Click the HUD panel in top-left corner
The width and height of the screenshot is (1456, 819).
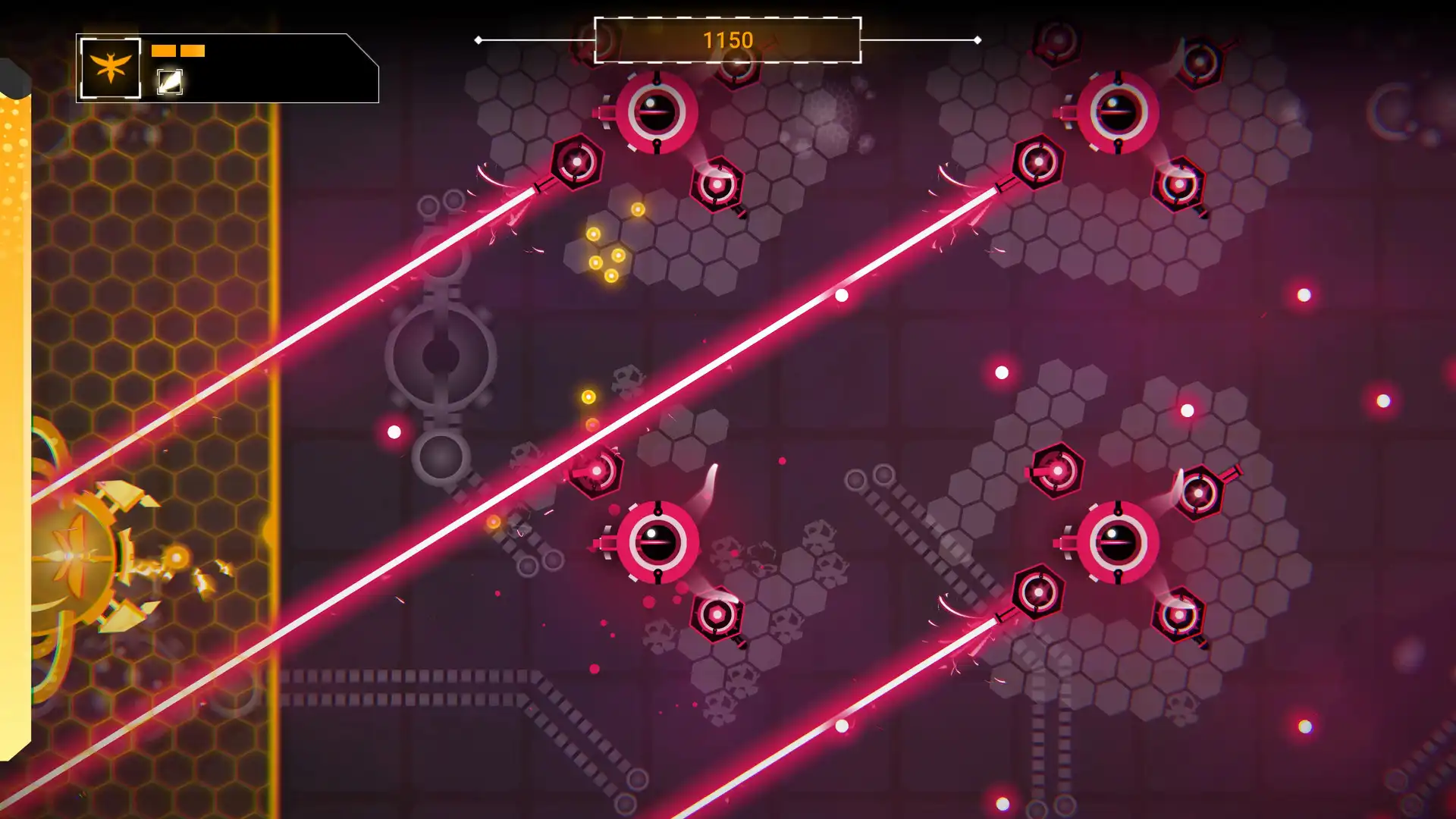pos(227,68)
